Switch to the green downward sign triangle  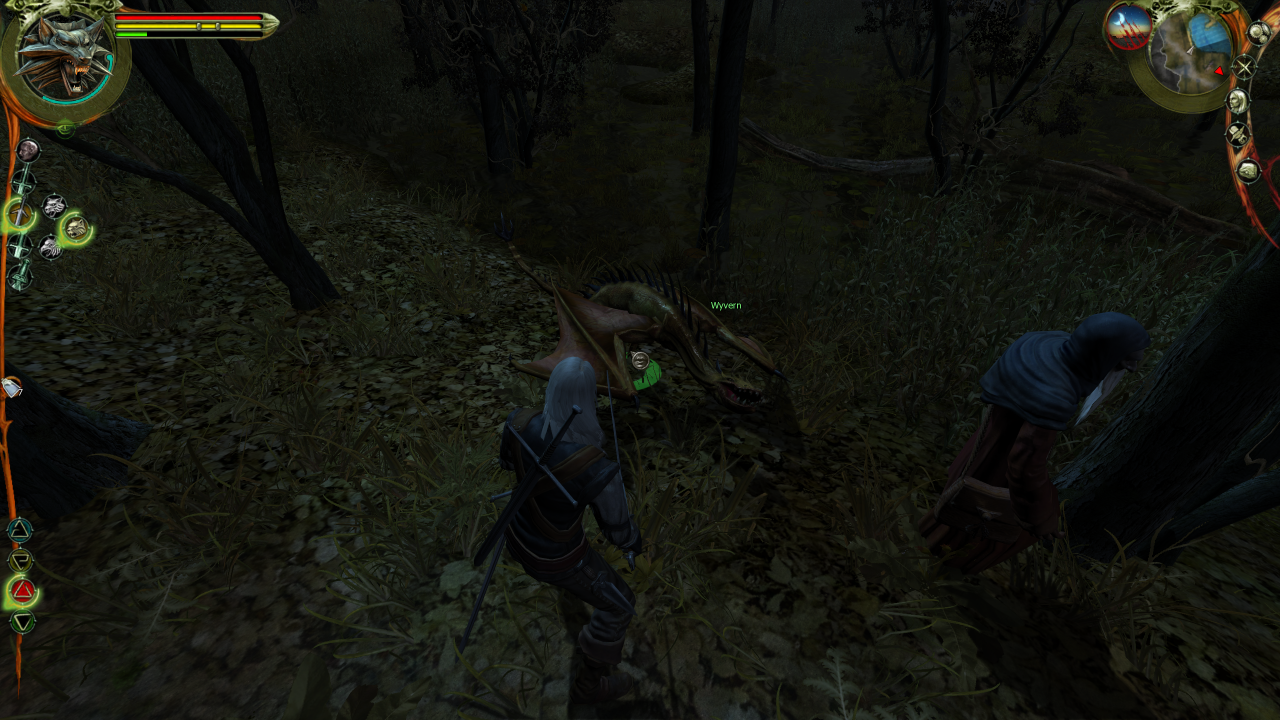(22, 621)
